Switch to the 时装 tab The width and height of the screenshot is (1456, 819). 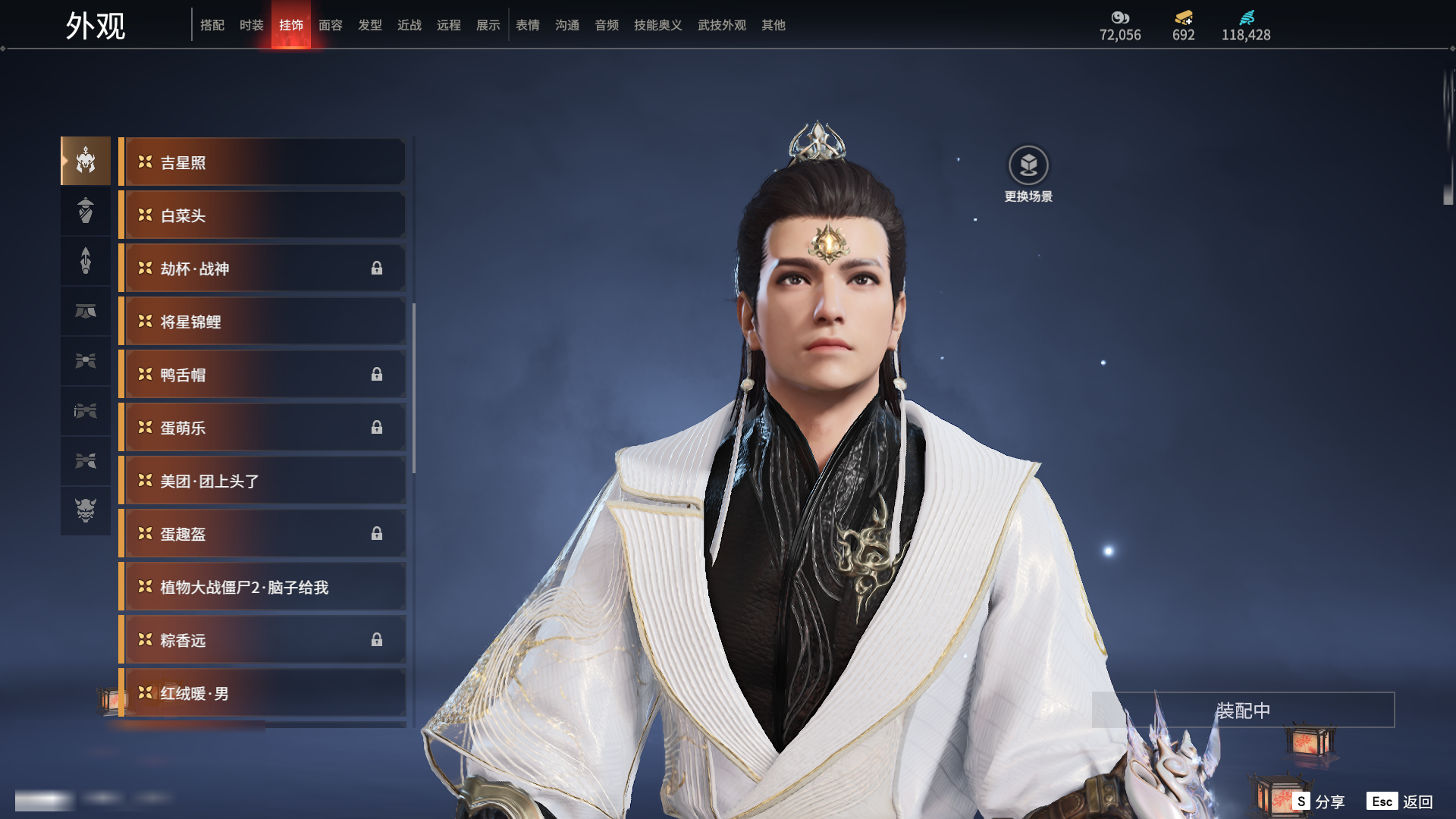(x=251, y=25)
